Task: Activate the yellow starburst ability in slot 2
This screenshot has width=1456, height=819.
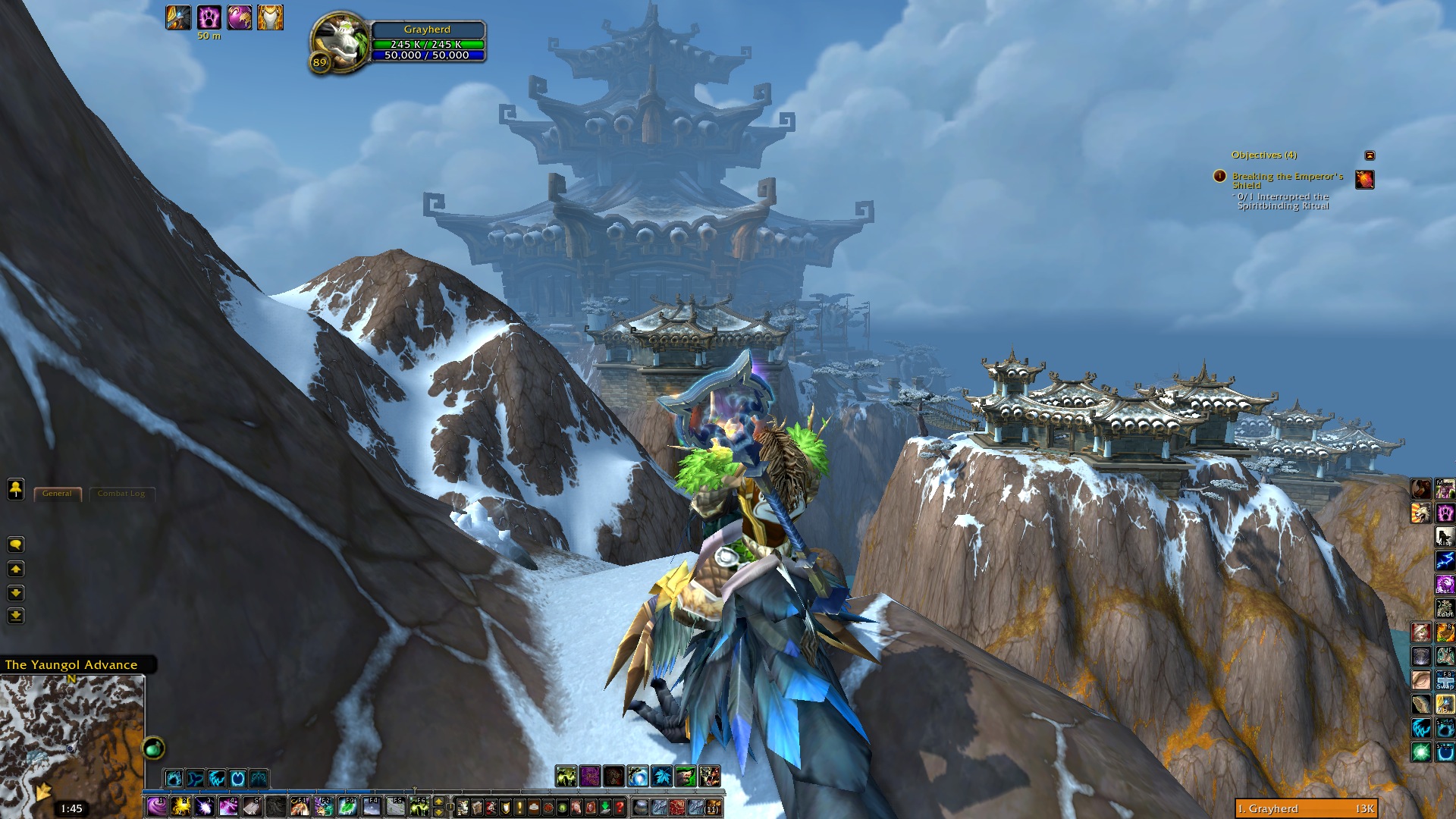Action: [180, 806]
